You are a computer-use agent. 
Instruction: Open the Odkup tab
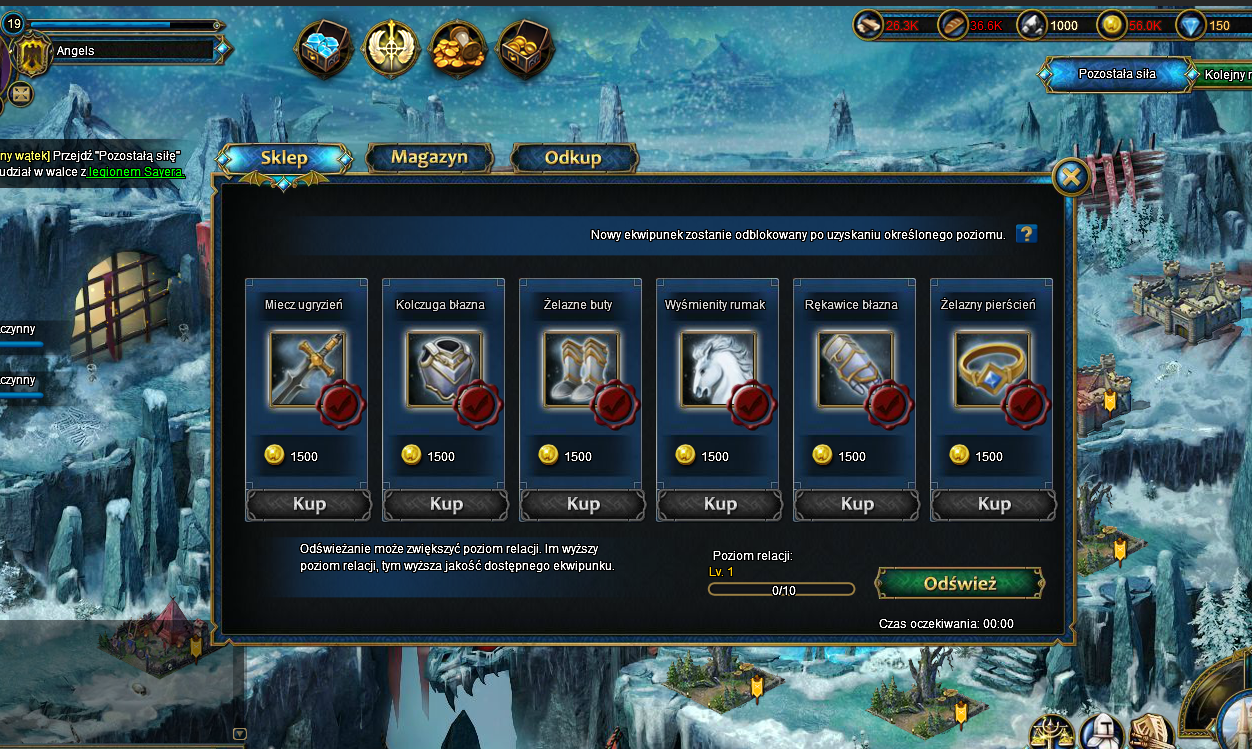[x=573, y=158]
